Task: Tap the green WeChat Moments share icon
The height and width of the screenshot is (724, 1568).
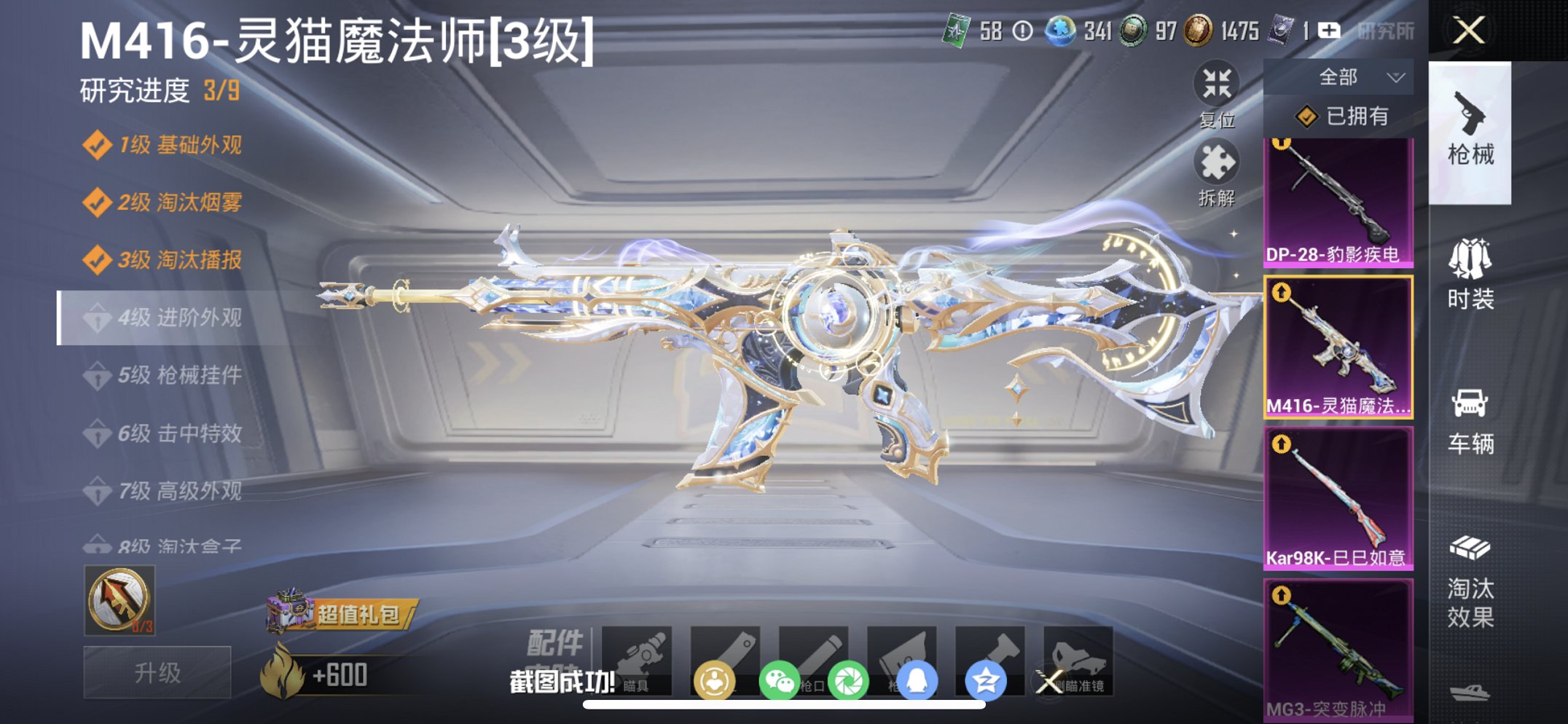Action: 851,677
